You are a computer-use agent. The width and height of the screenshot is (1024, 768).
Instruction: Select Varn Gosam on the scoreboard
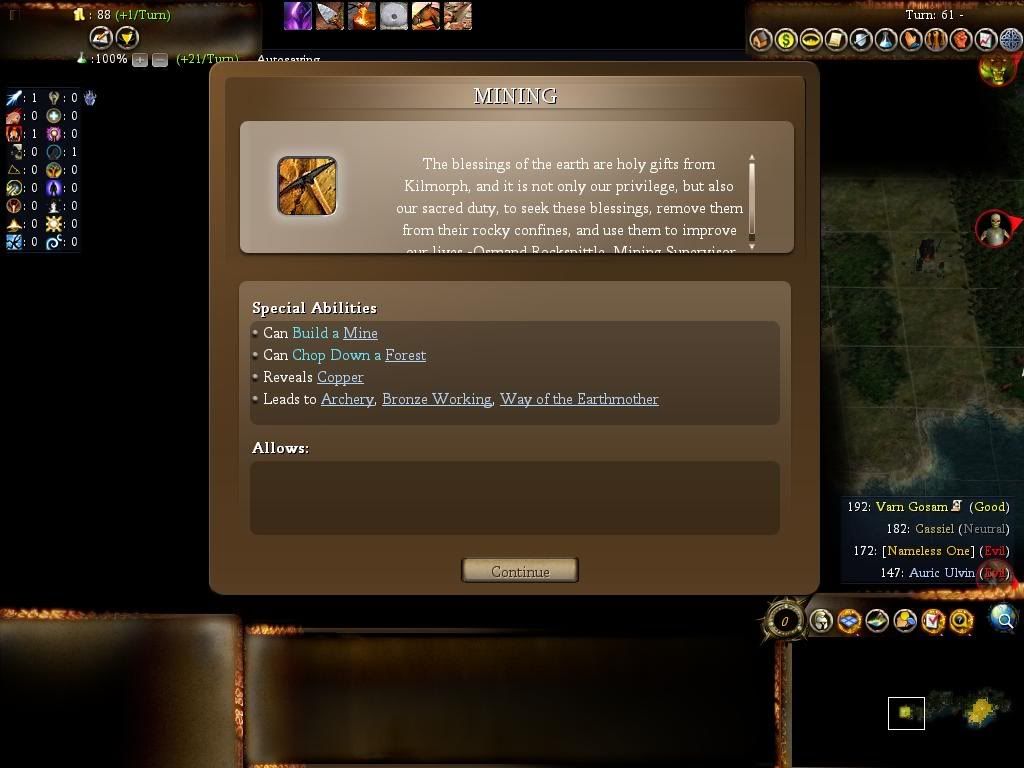pos(911,507)
